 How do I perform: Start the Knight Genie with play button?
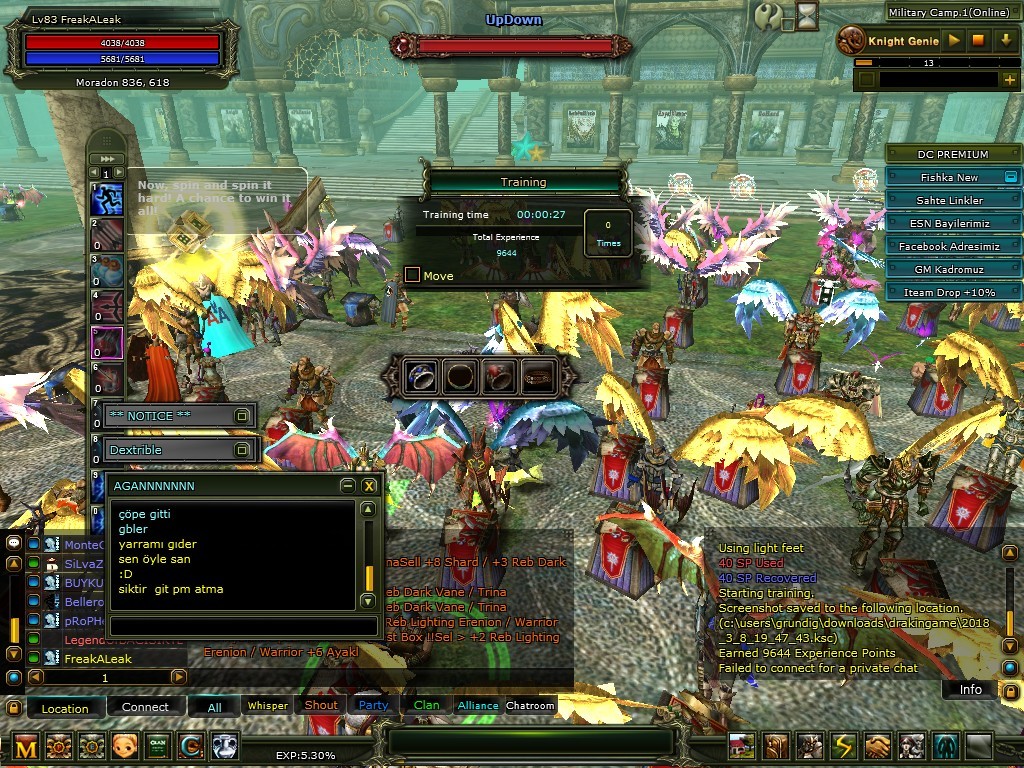(954, 41)
